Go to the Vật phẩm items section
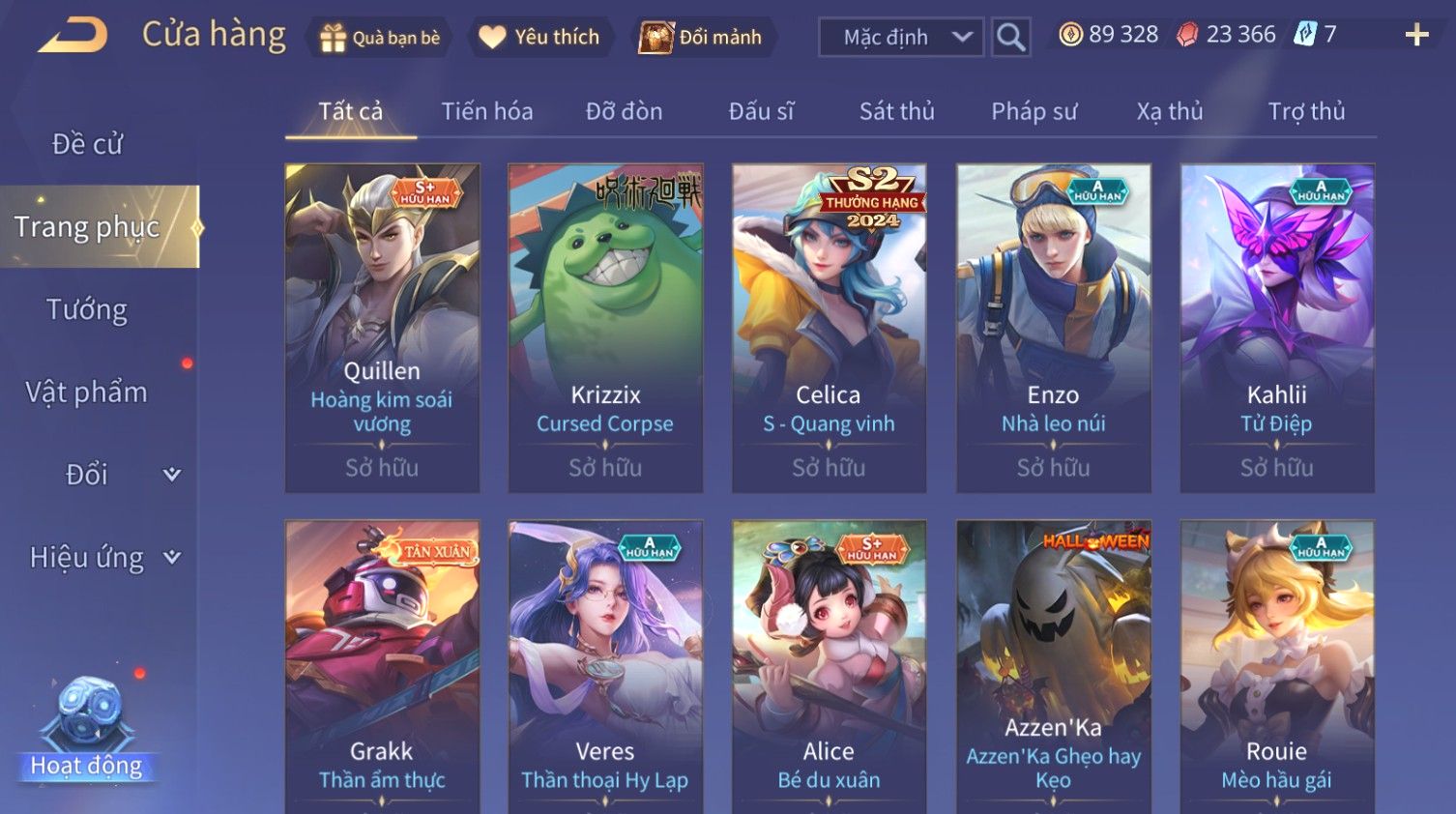The height and width of the screenshot is (814, 1456). click(87, 392)
